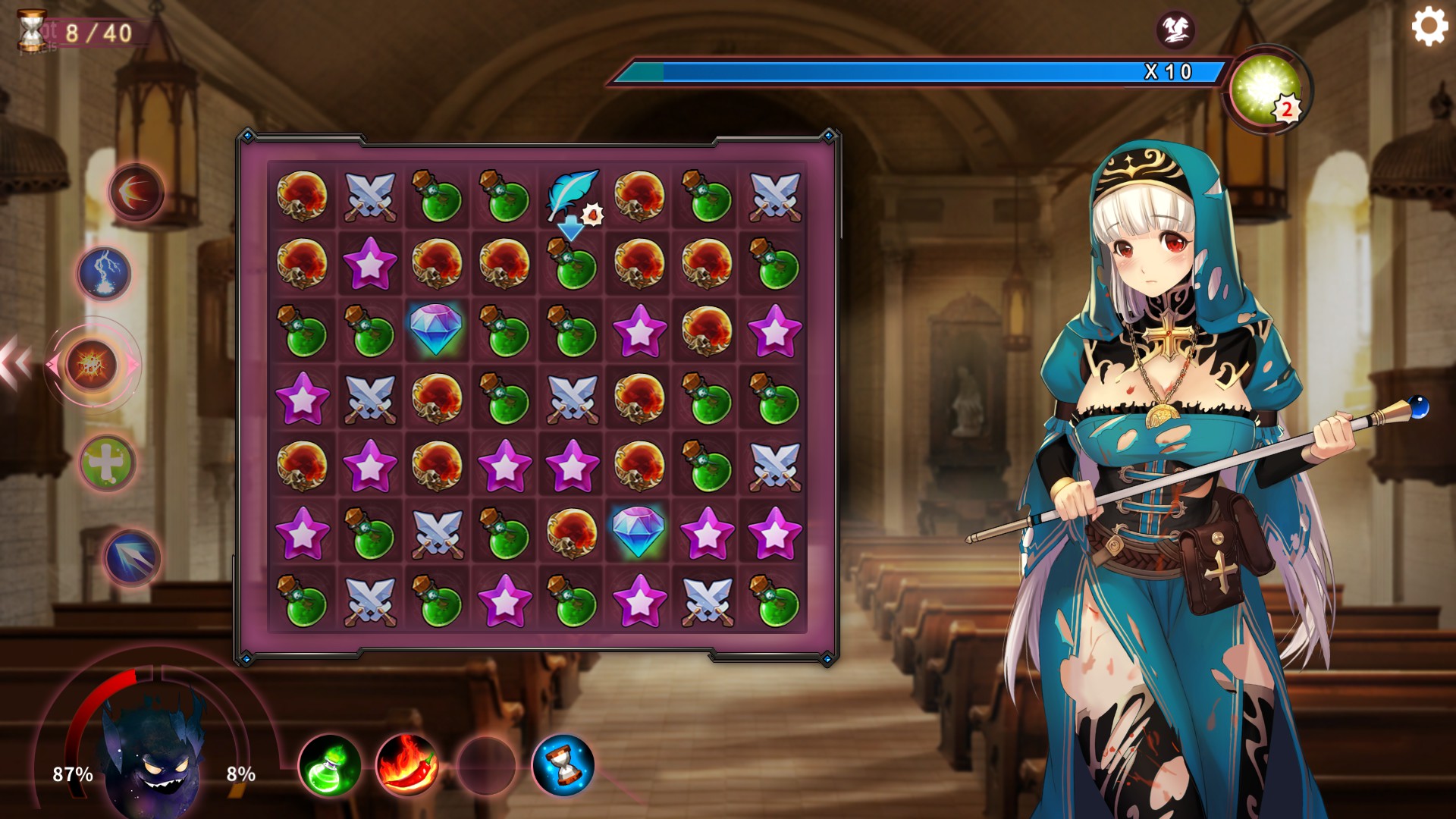Click the dragon emblem above the bar
Screen dimensions: 1456x819
coord(1175,30)
